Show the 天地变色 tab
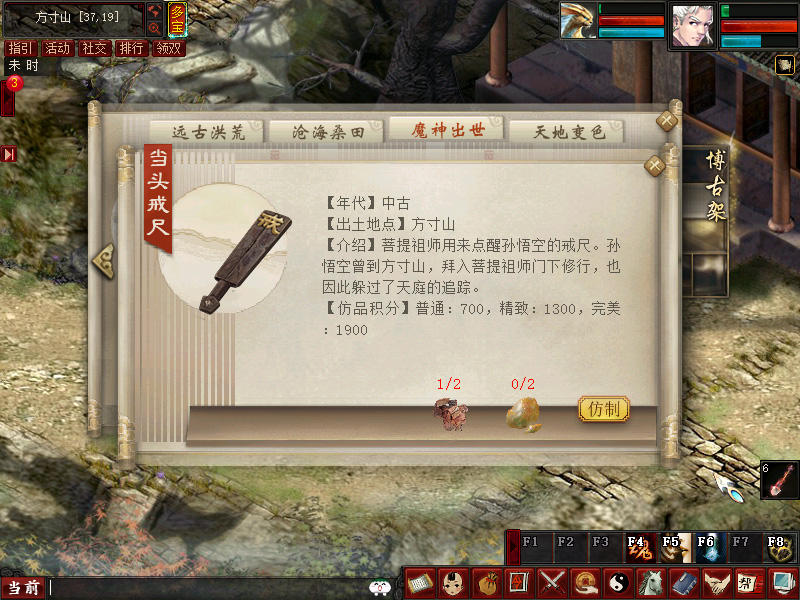 point(566,132)
